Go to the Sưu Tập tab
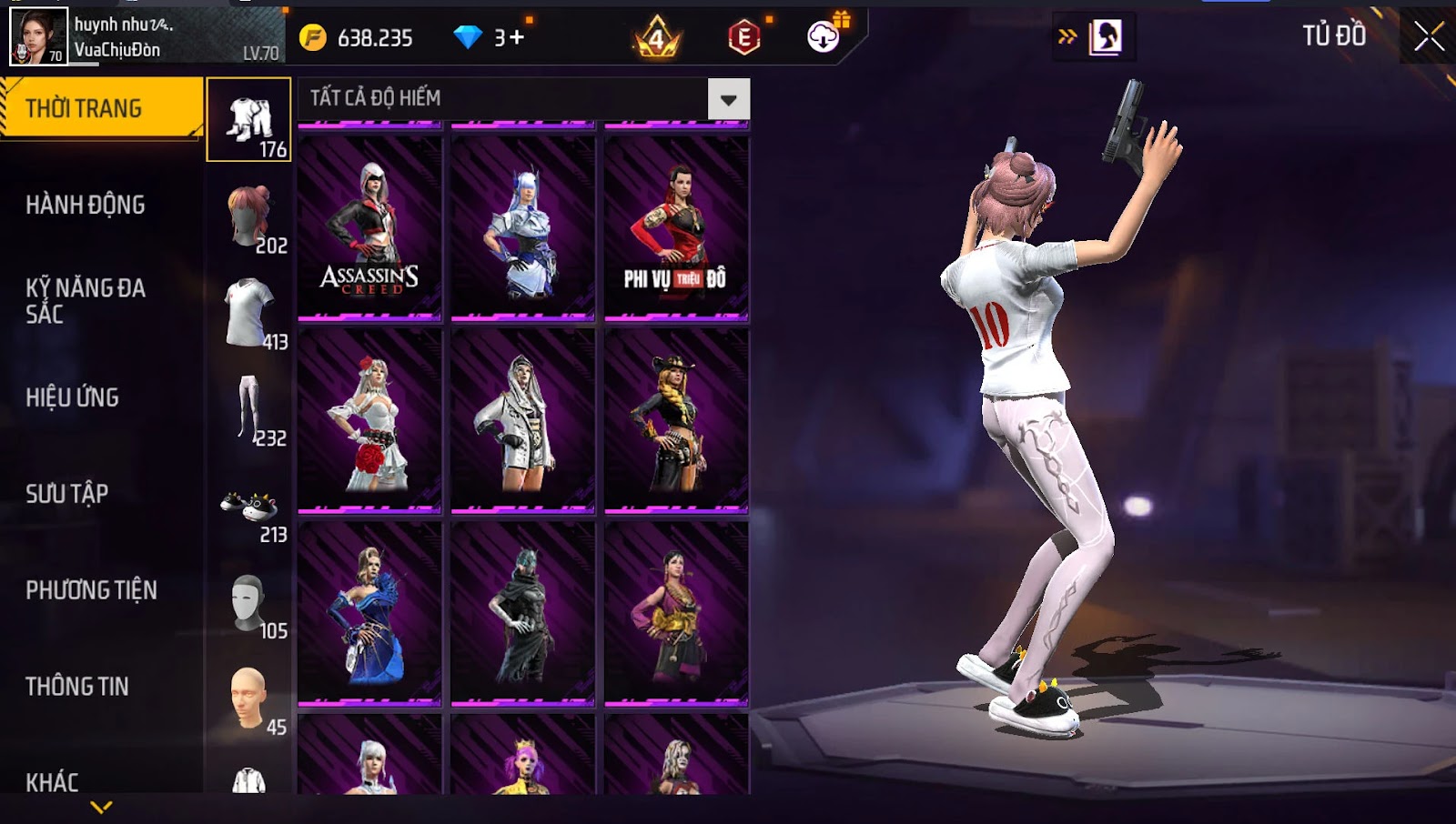The width and height of the screenshot is (1456, 824). [67, 494]
